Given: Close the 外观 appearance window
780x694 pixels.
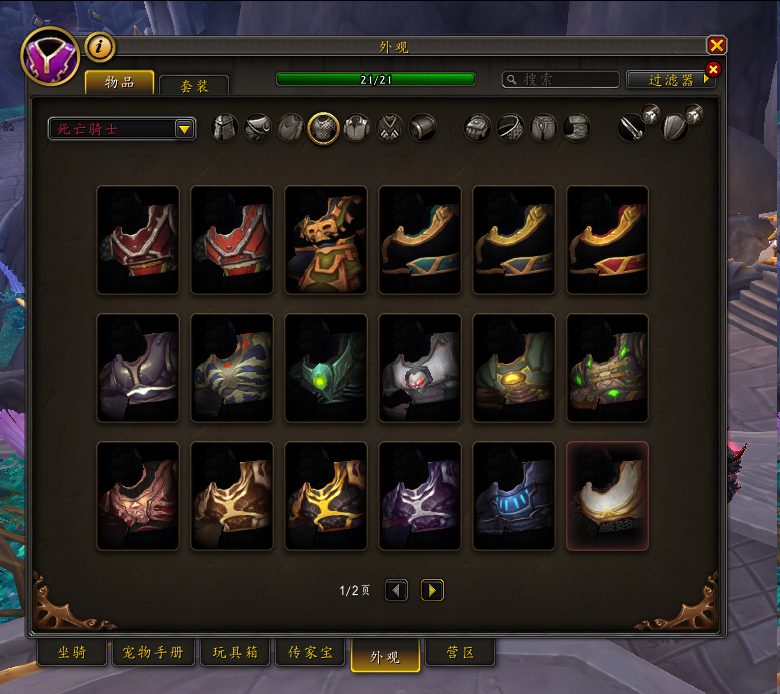Looking at the screenshot, I should point(716,46).
